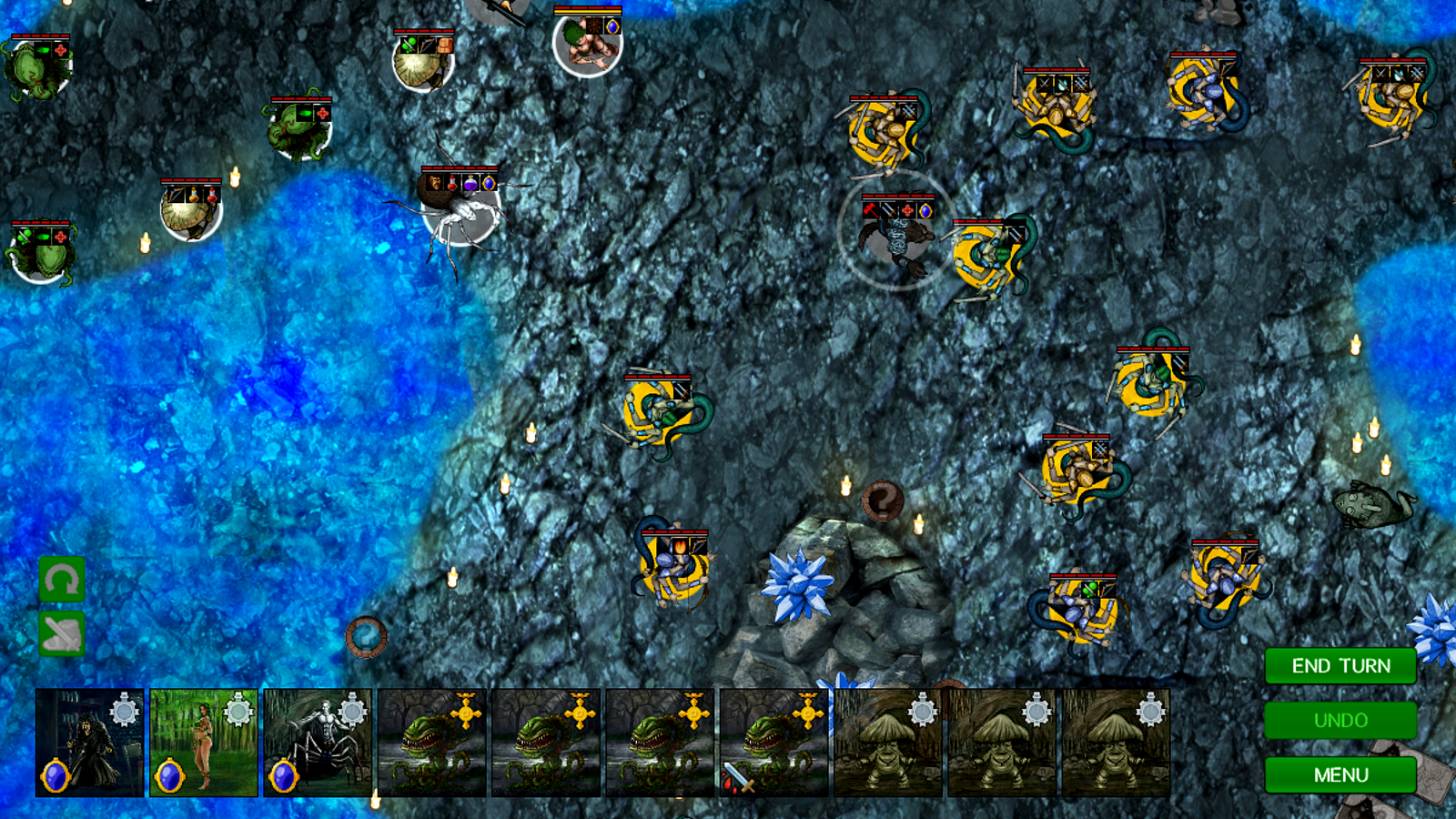Open the MENU
1456x819 pixels.
click(x=1339, y=774)
